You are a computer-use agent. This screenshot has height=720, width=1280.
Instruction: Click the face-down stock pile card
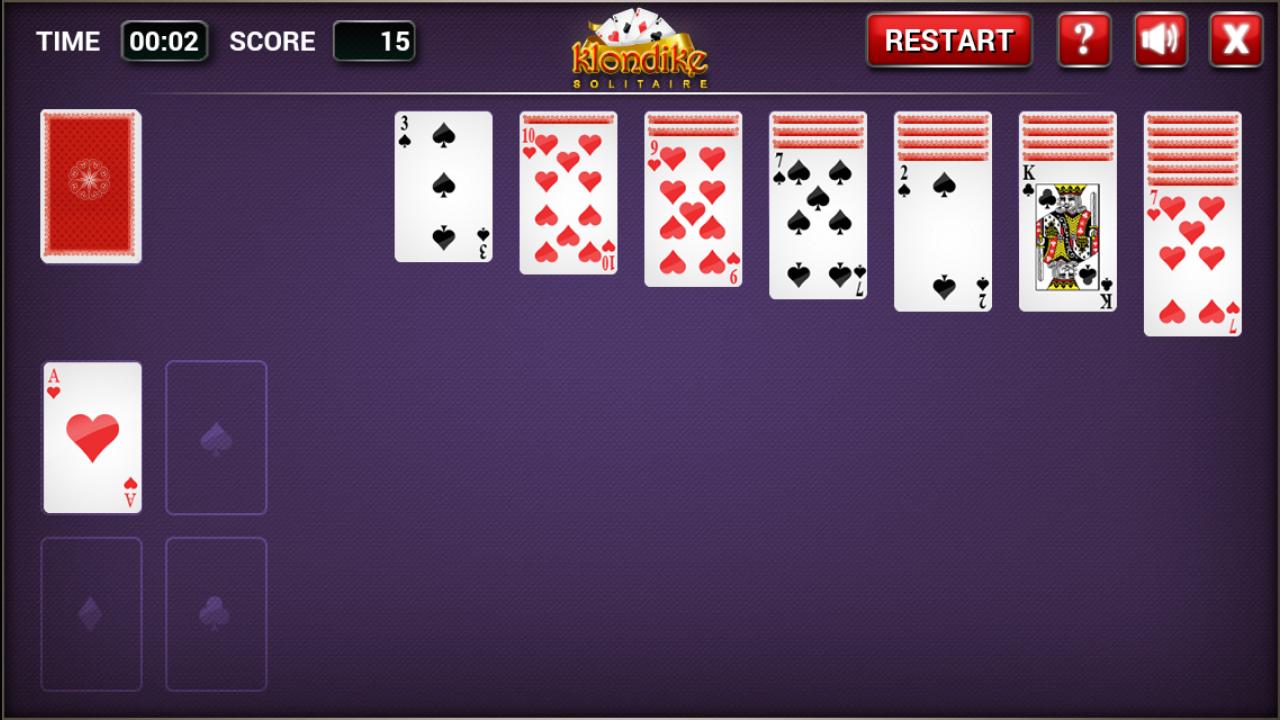coord(91,186)
